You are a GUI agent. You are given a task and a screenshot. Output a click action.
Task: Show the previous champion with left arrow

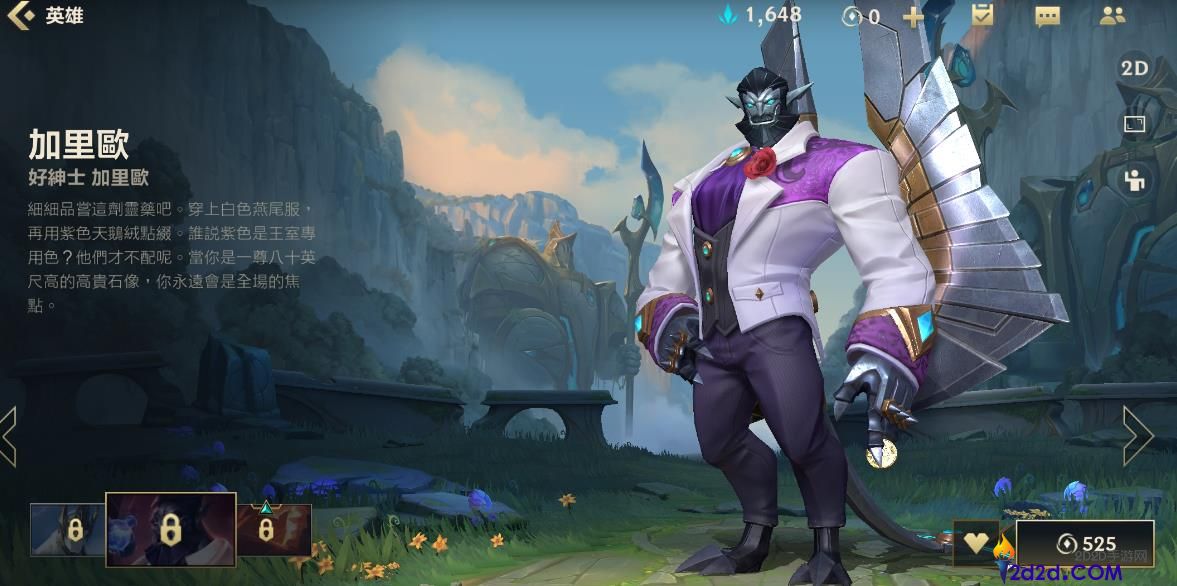click(9, 436)
